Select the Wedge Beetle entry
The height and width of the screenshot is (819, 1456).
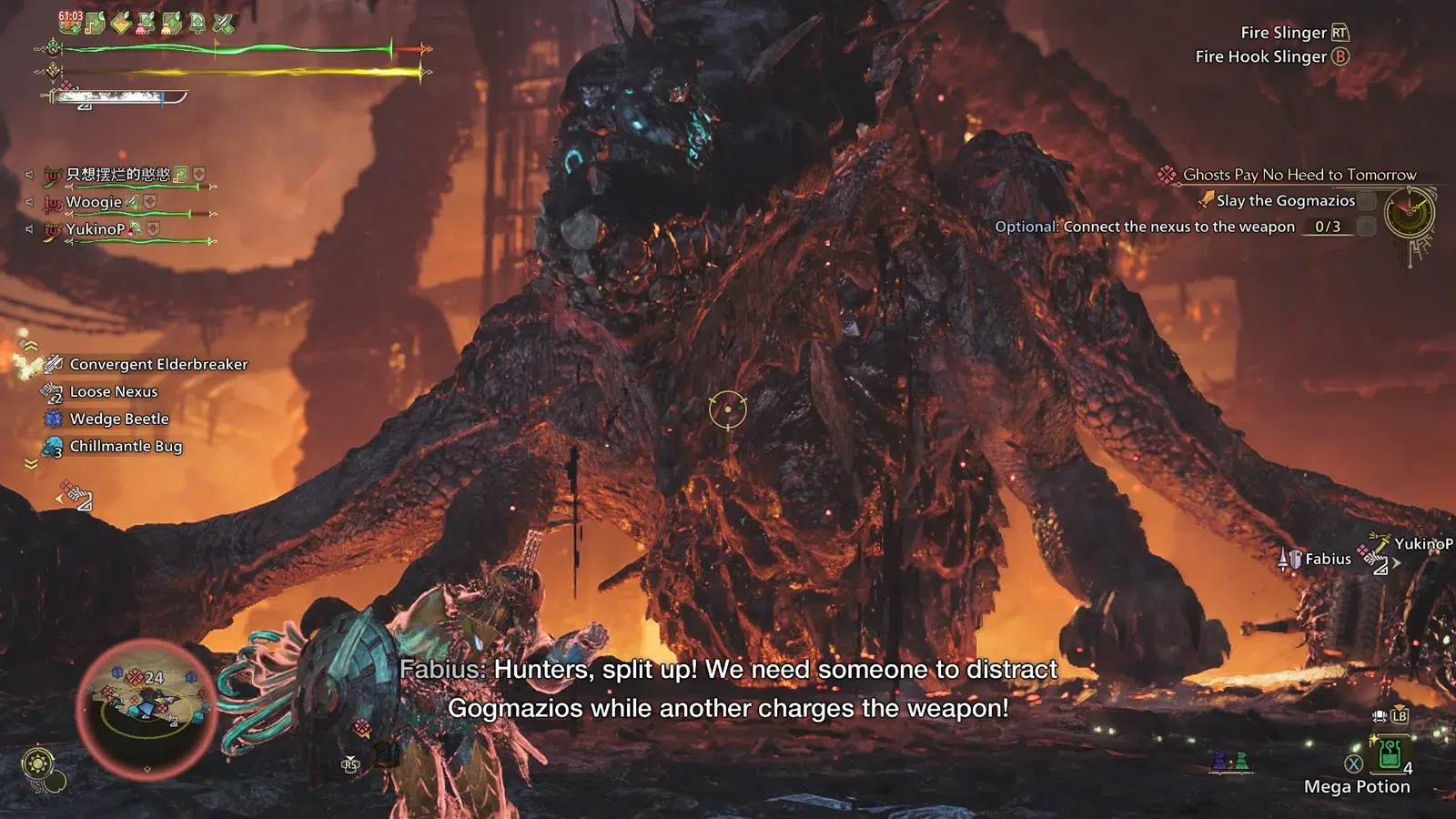click(x=118, y=419)
